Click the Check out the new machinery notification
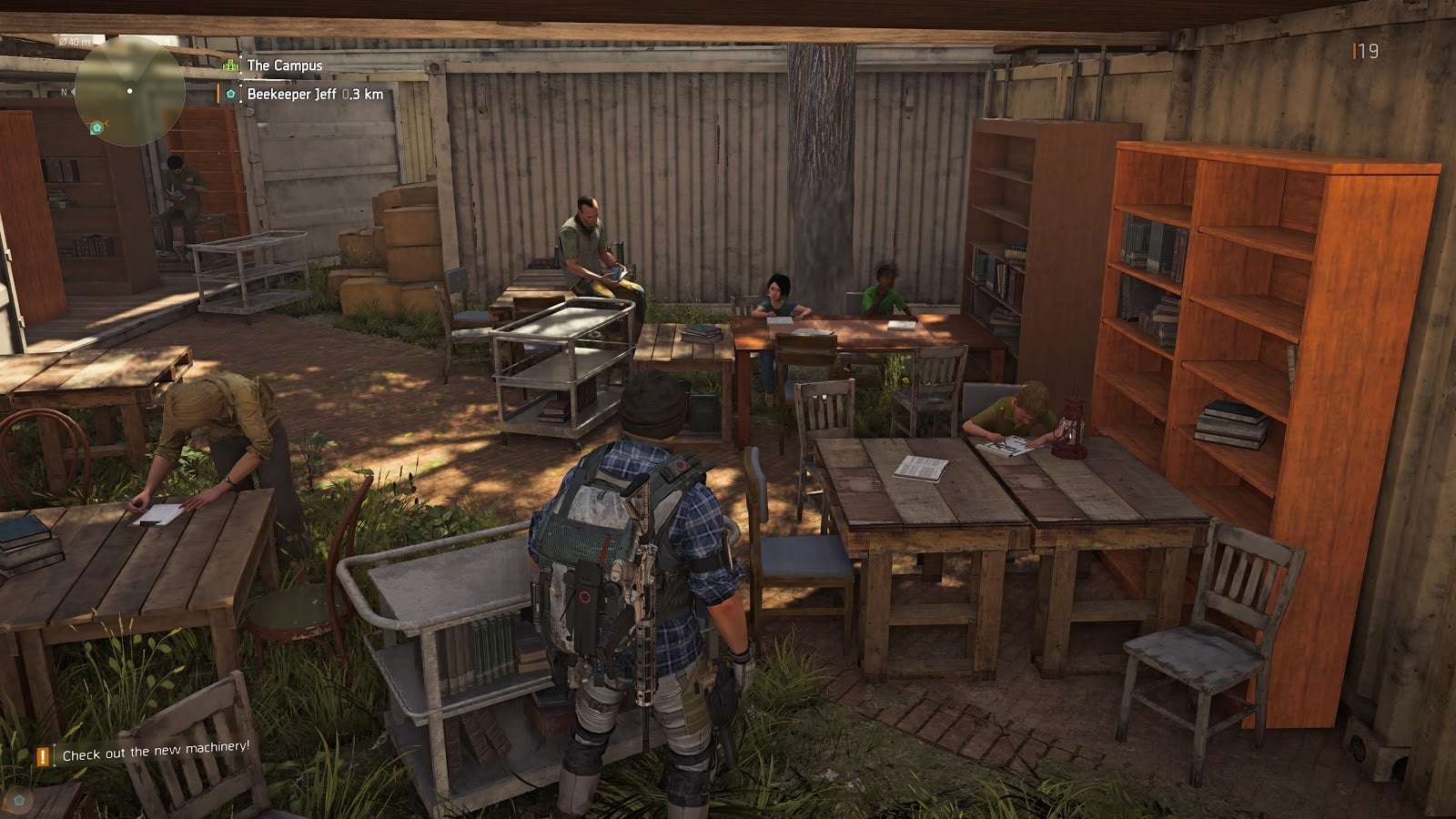Screen dimensions: 1456x819 tap(155, 753)
